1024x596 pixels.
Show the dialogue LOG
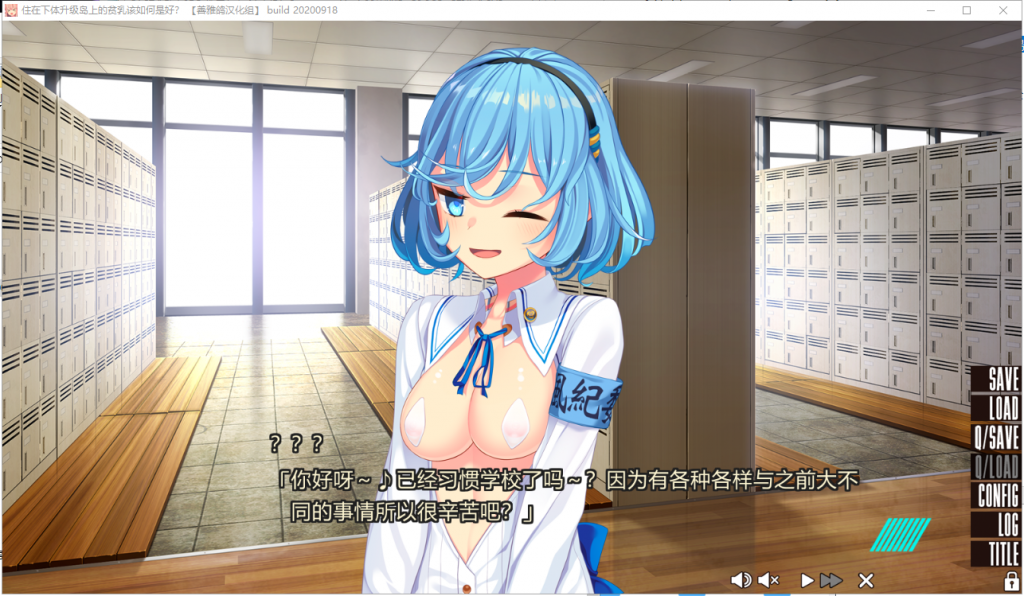coord(1007,524)
